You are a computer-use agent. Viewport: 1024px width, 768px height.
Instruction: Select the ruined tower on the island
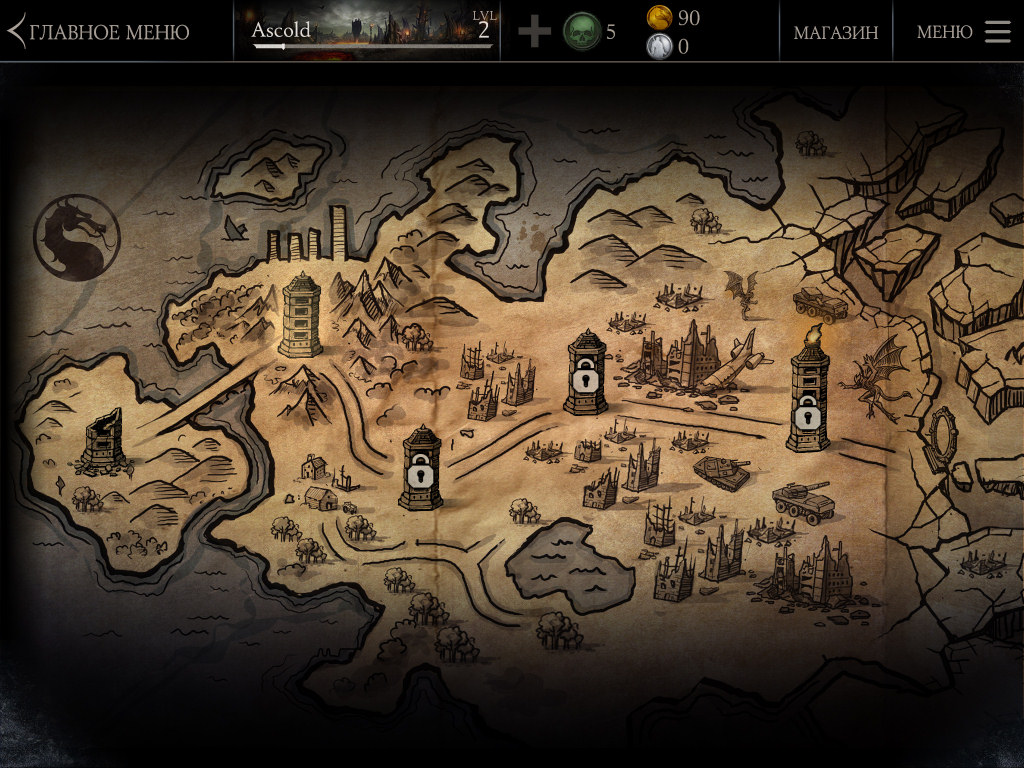[103, 440]
